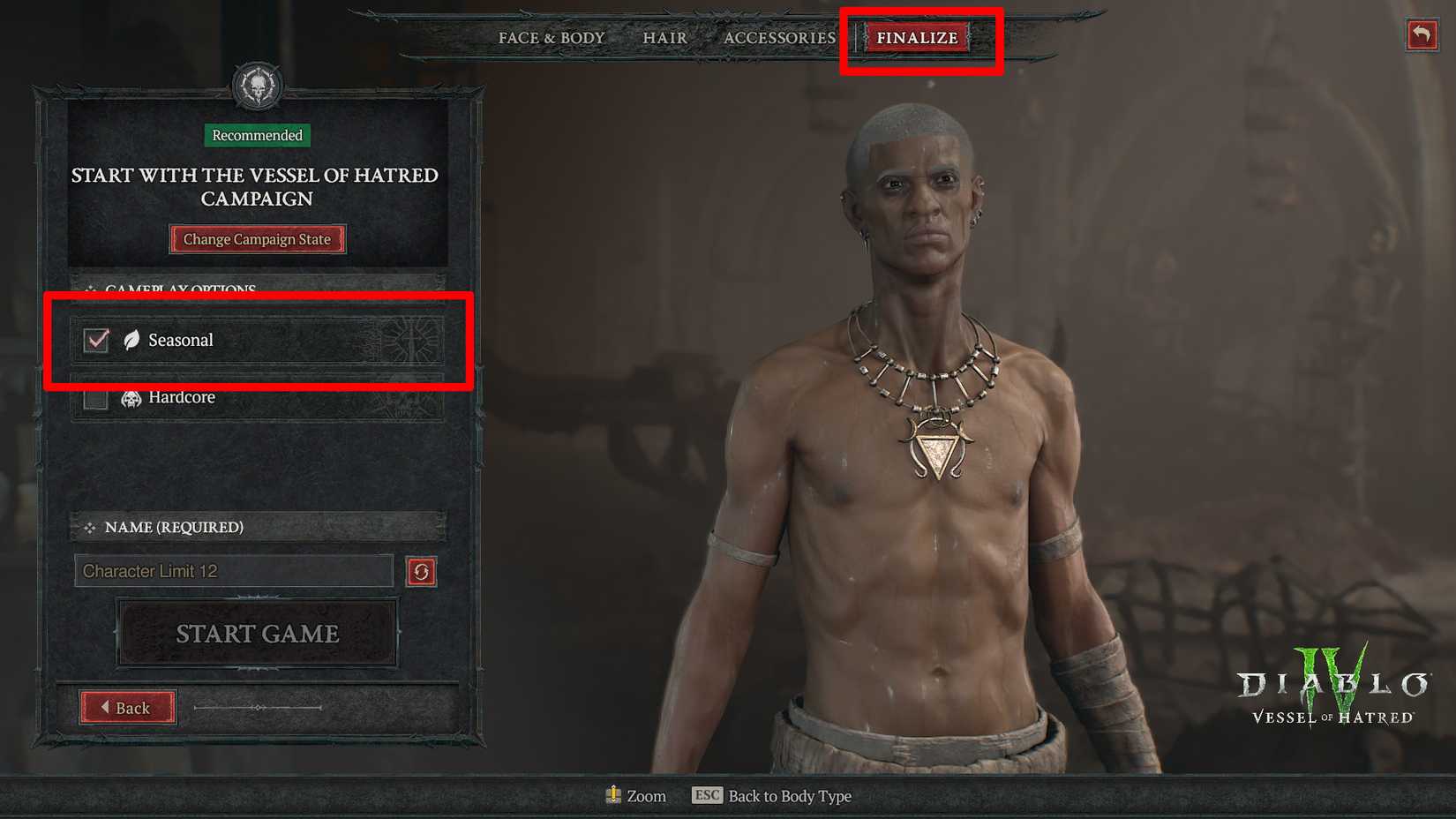The width and height of the screenshot is (1456, 819).
Task: Select the Accessories tab
Action: (x=779, y=38)
